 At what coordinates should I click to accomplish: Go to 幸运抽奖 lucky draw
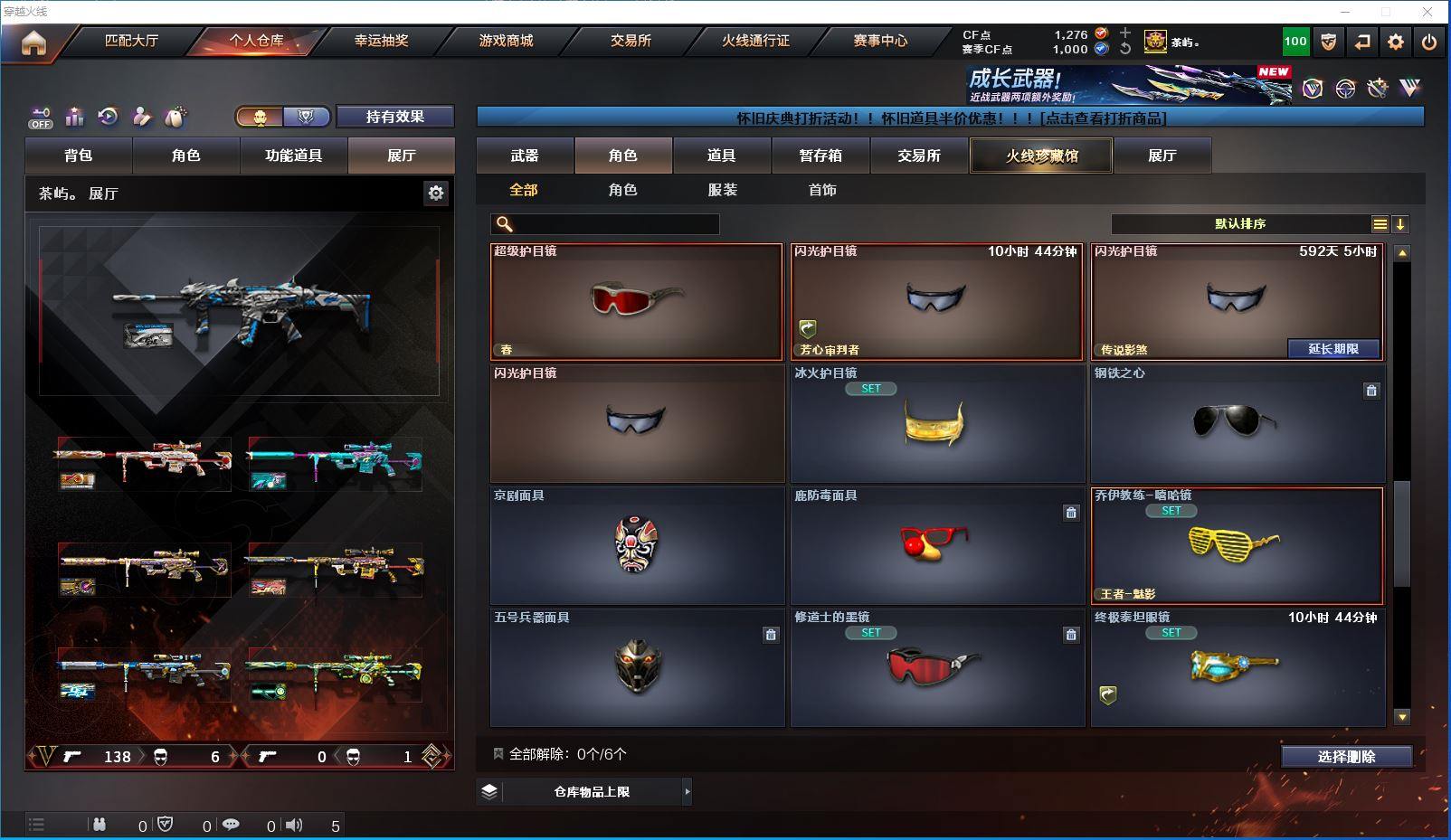tap(381, 41)
